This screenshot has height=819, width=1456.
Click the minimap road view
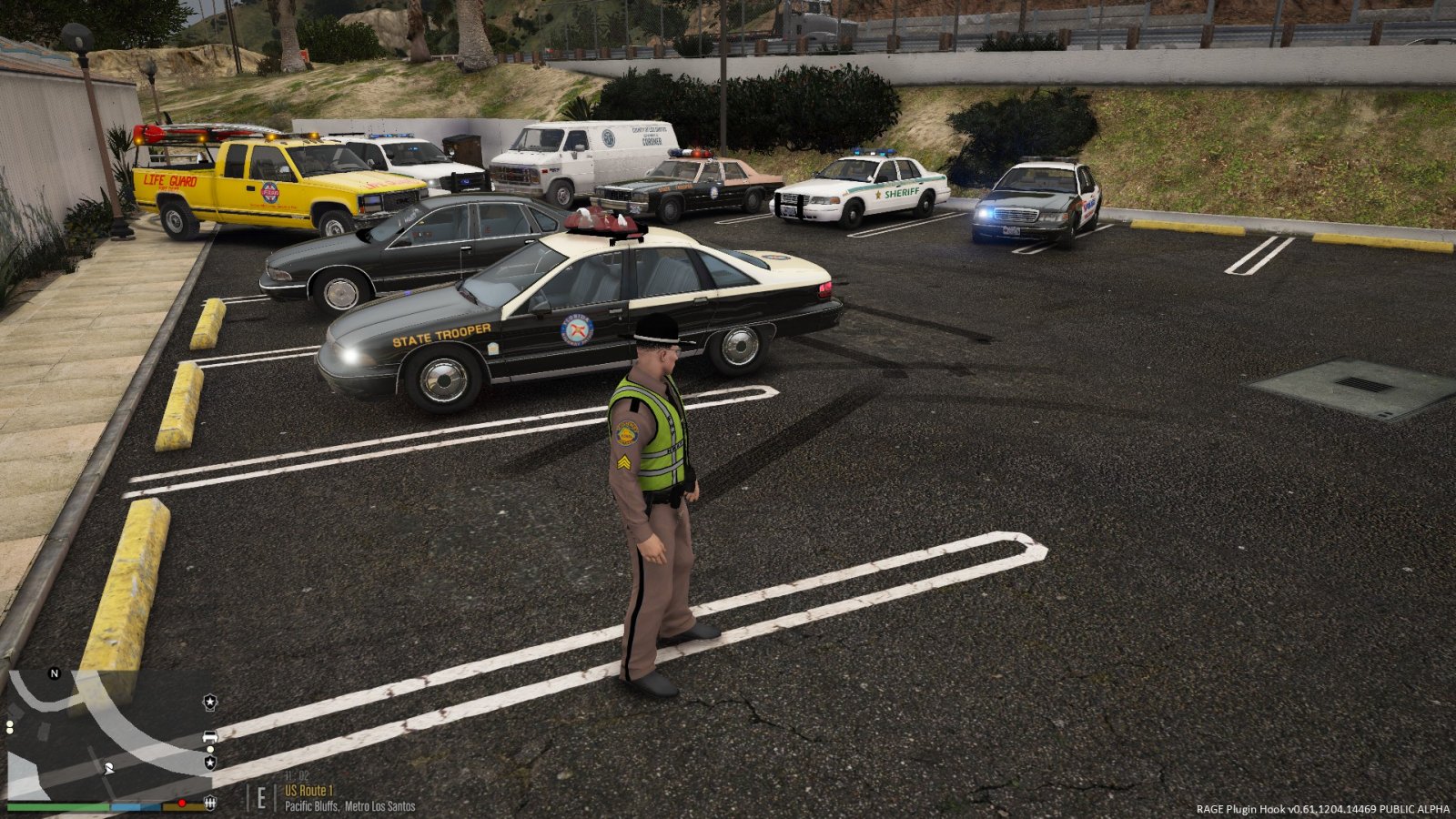point(100,735)
